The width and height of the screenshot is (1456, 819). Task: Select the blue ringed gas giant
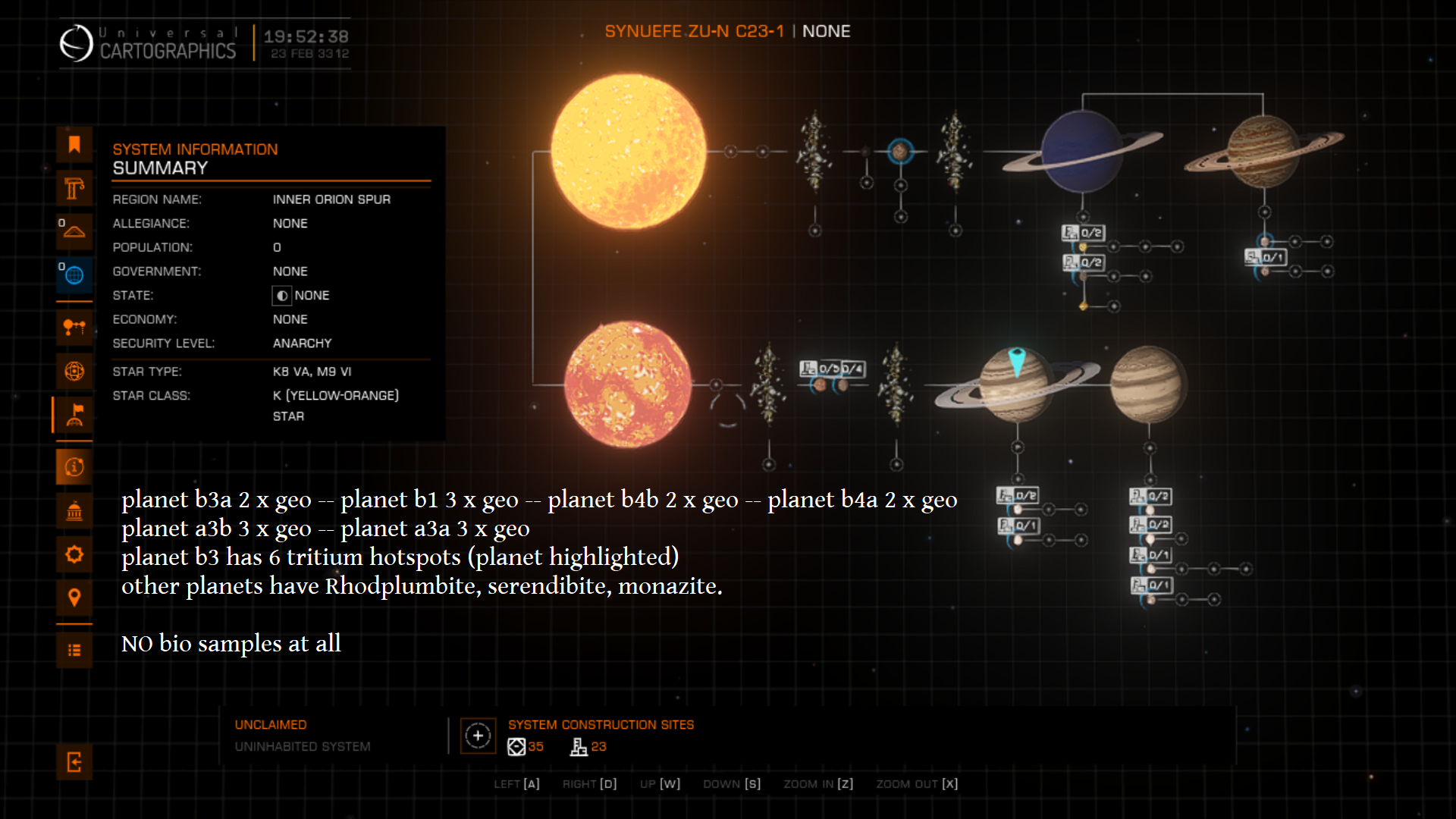[1081, 152]
